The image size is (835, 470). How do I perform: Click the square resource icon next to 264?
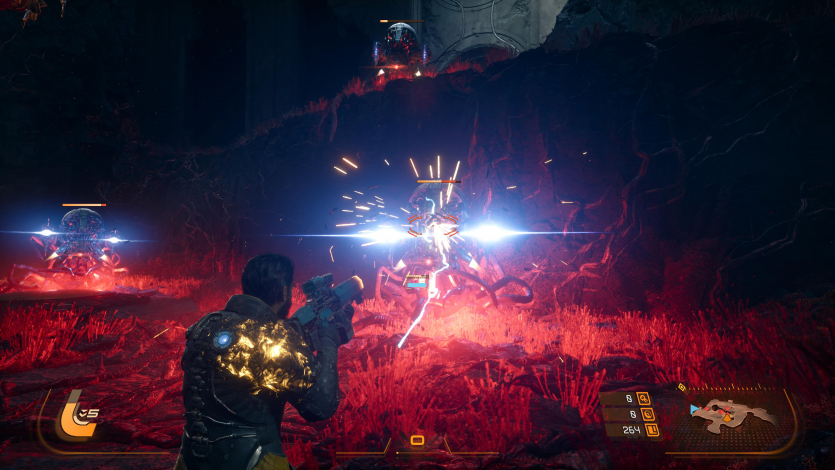[x=652, y=430]
